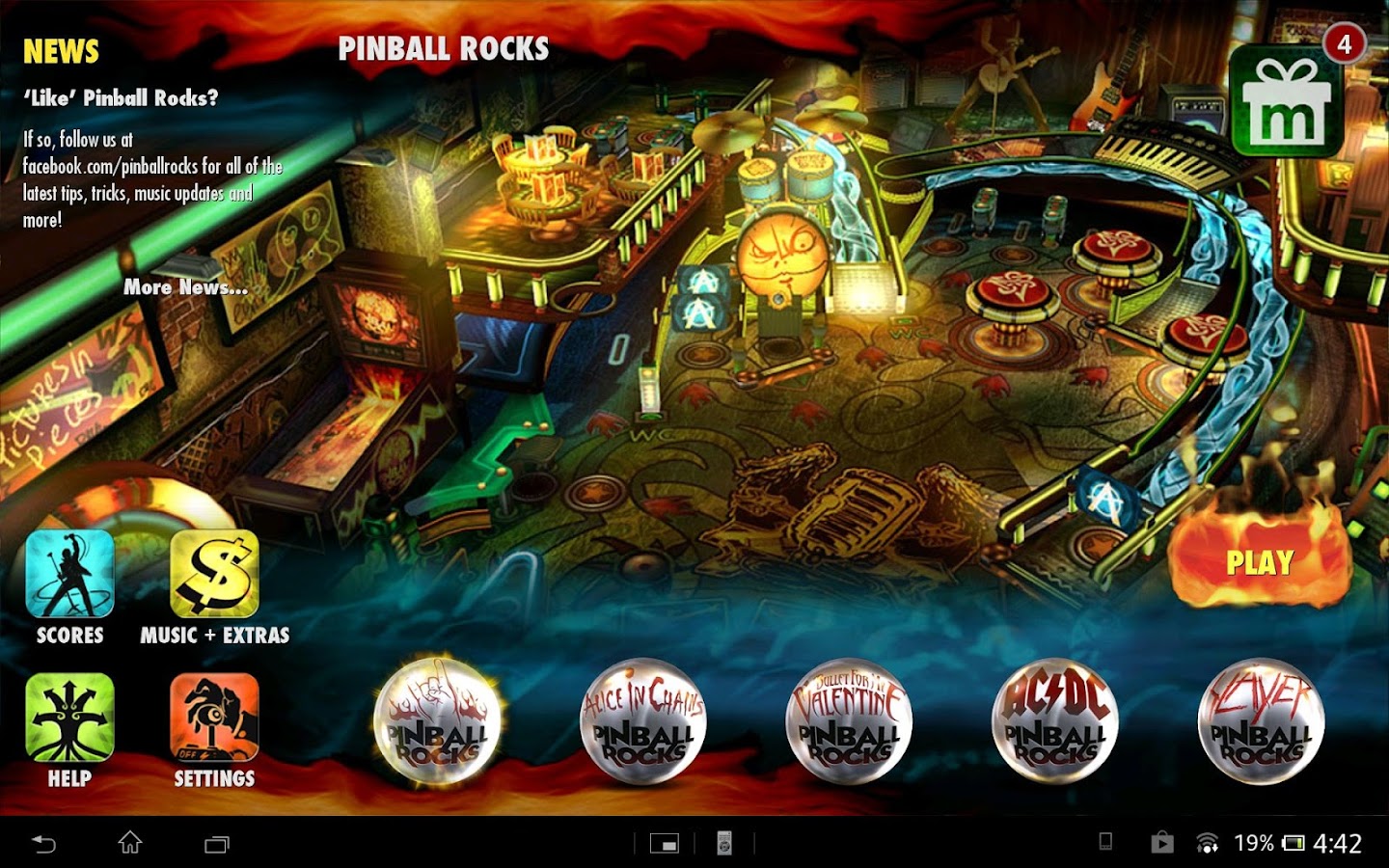The image size is (1389, 868).
Task: Select the NEWS heading
Action: point(62,50)
